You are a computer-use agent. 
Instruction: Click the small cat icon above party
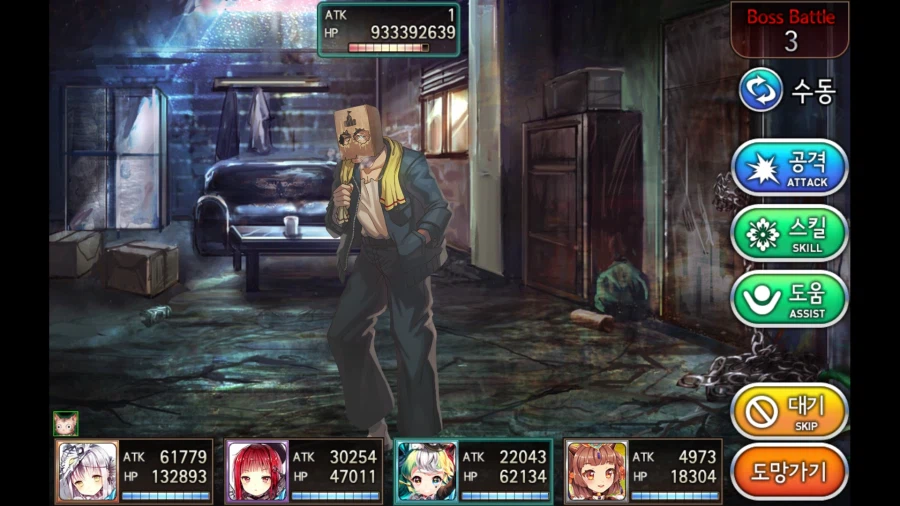point(66,423)
